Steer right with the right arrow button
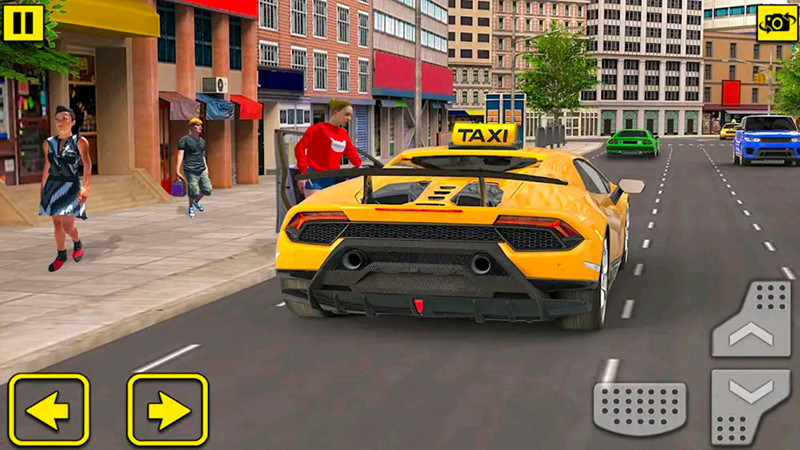Image resolution: width=800 pixels, height=450 pixels. (167, 409)
